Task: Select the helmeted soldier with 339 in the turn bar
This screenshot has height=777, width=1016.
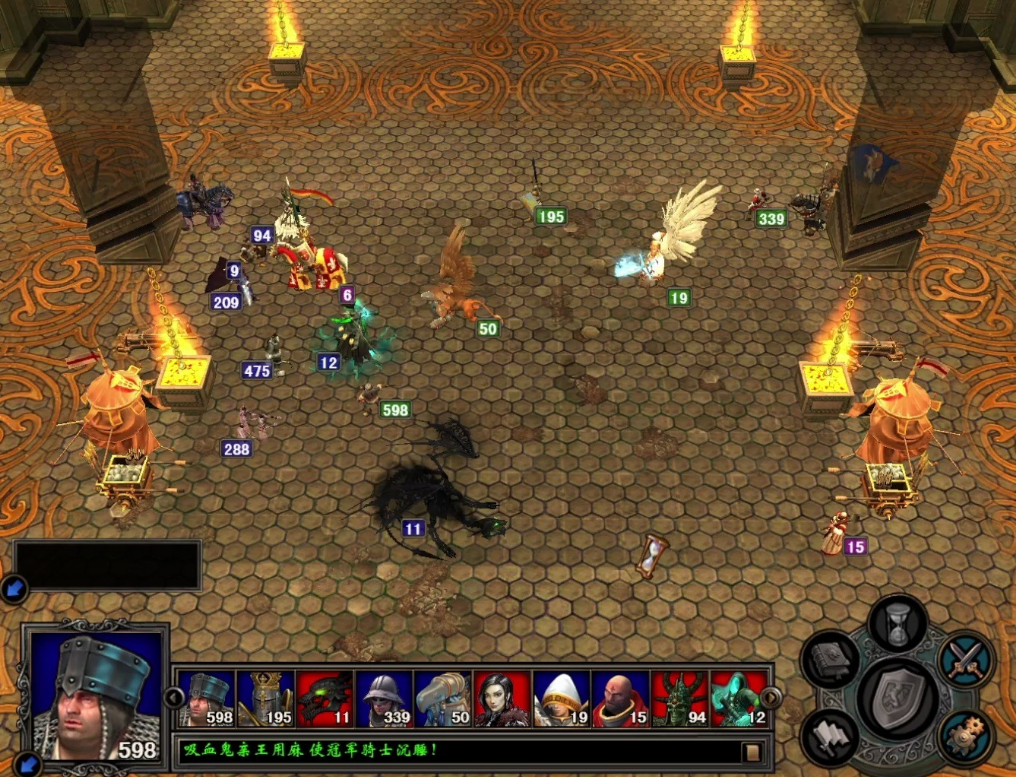Action: click(x=383, y=699)
